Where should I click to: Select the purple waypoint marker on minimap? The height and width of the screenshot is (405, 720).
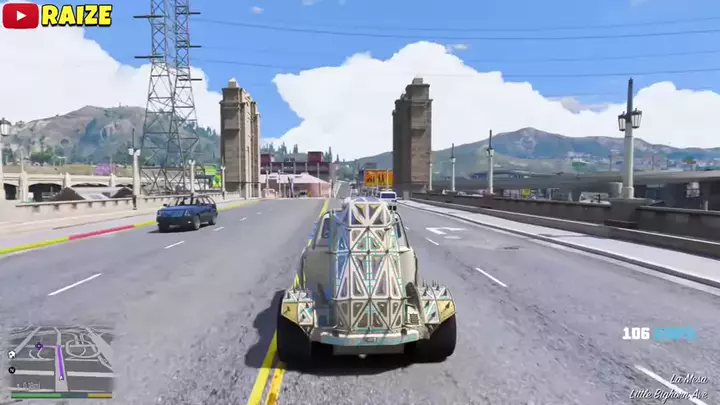(39, 346)
